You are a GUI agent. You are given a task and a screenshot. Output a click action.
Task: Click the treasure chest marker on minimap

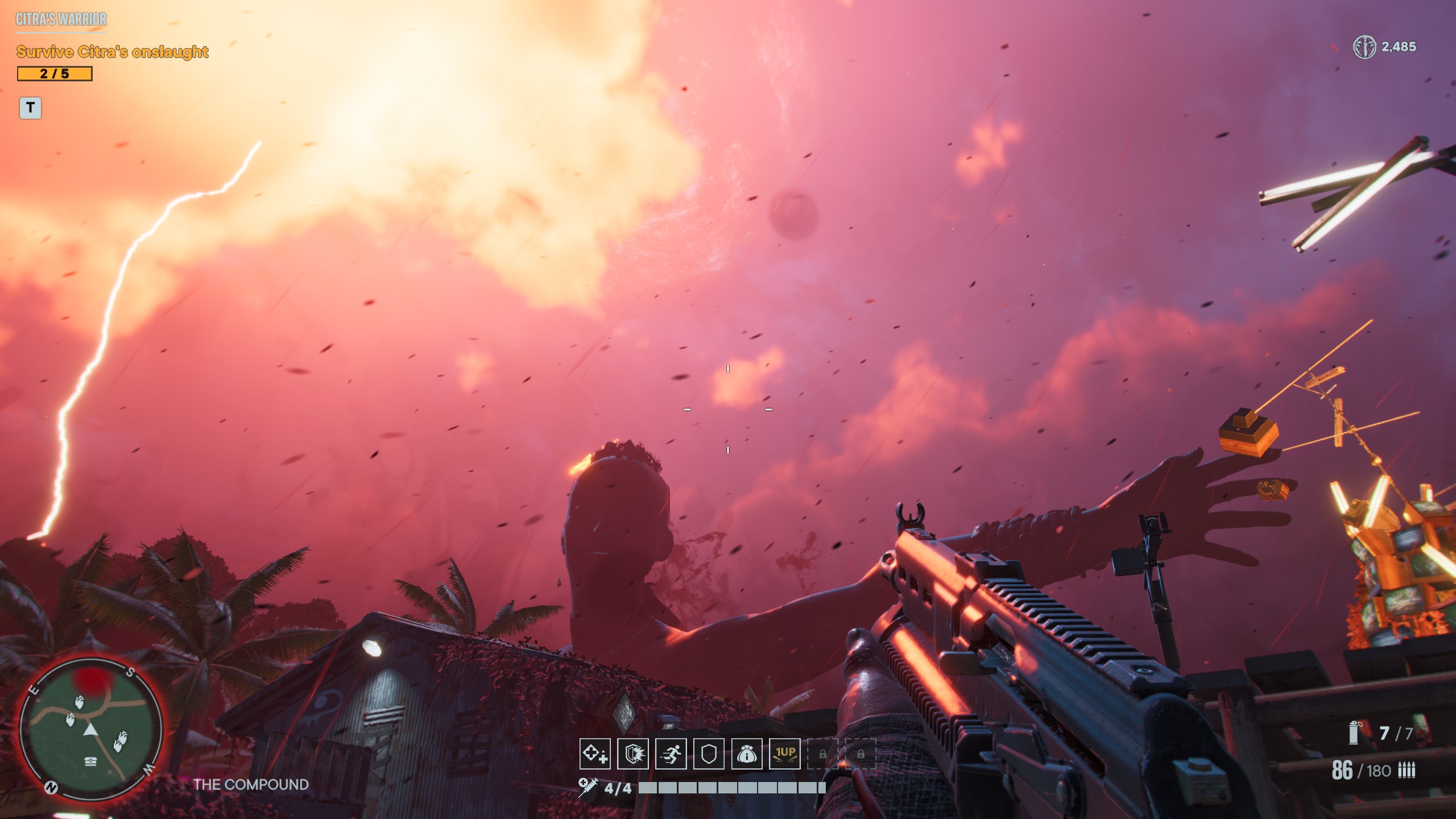click(90, 762)
